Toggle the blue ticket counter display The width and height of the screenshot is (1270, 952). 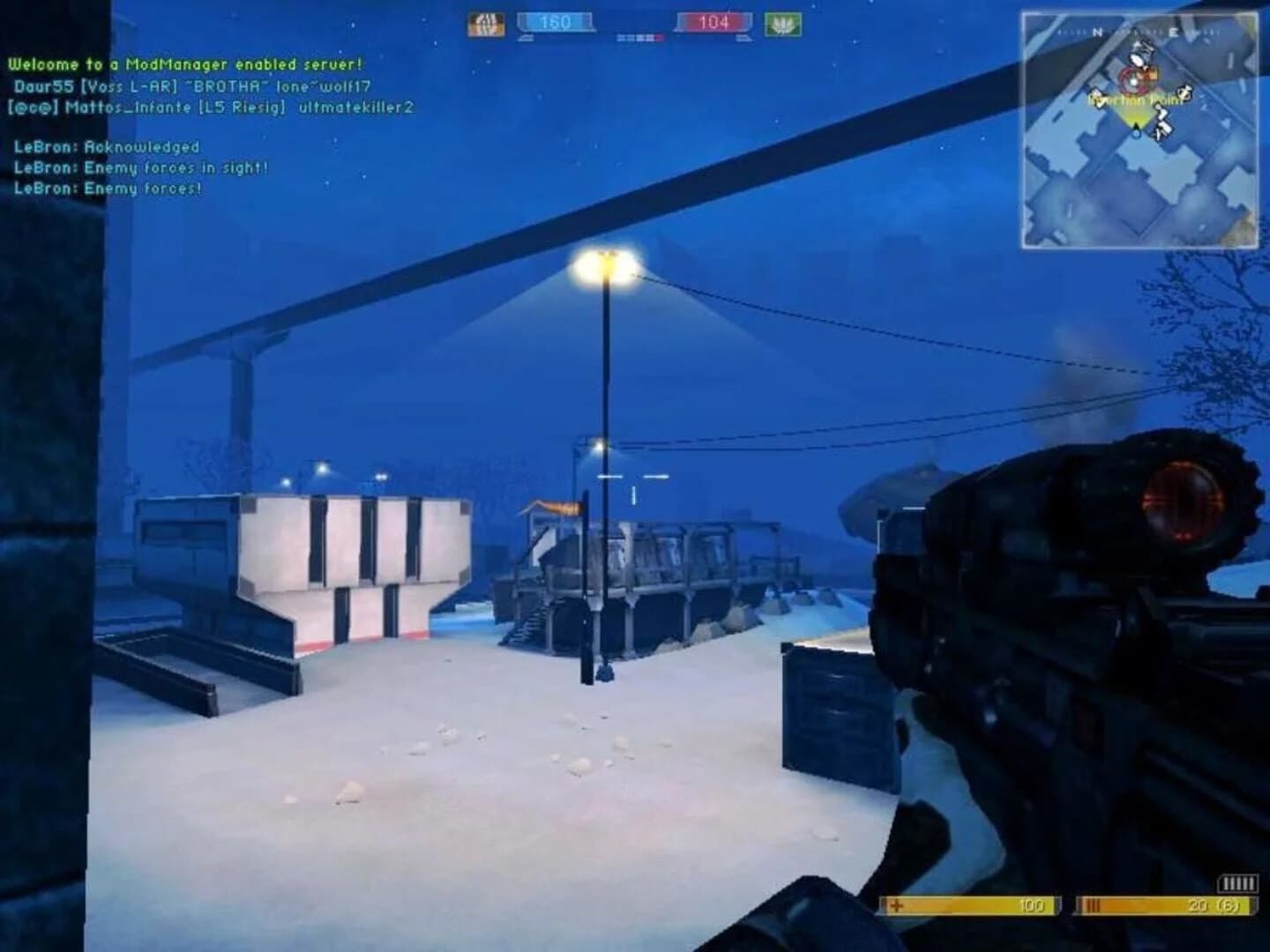(x=556, y=22)
